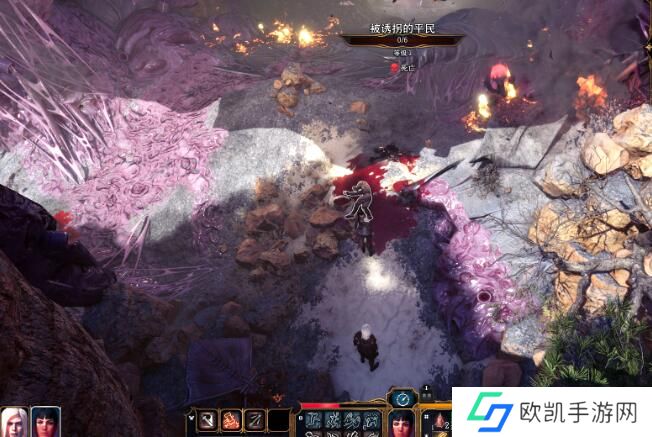The height and width of the screenshot is (437, 652).
Task: Select the white-haired party member portrait
Action: pos(14,421)
